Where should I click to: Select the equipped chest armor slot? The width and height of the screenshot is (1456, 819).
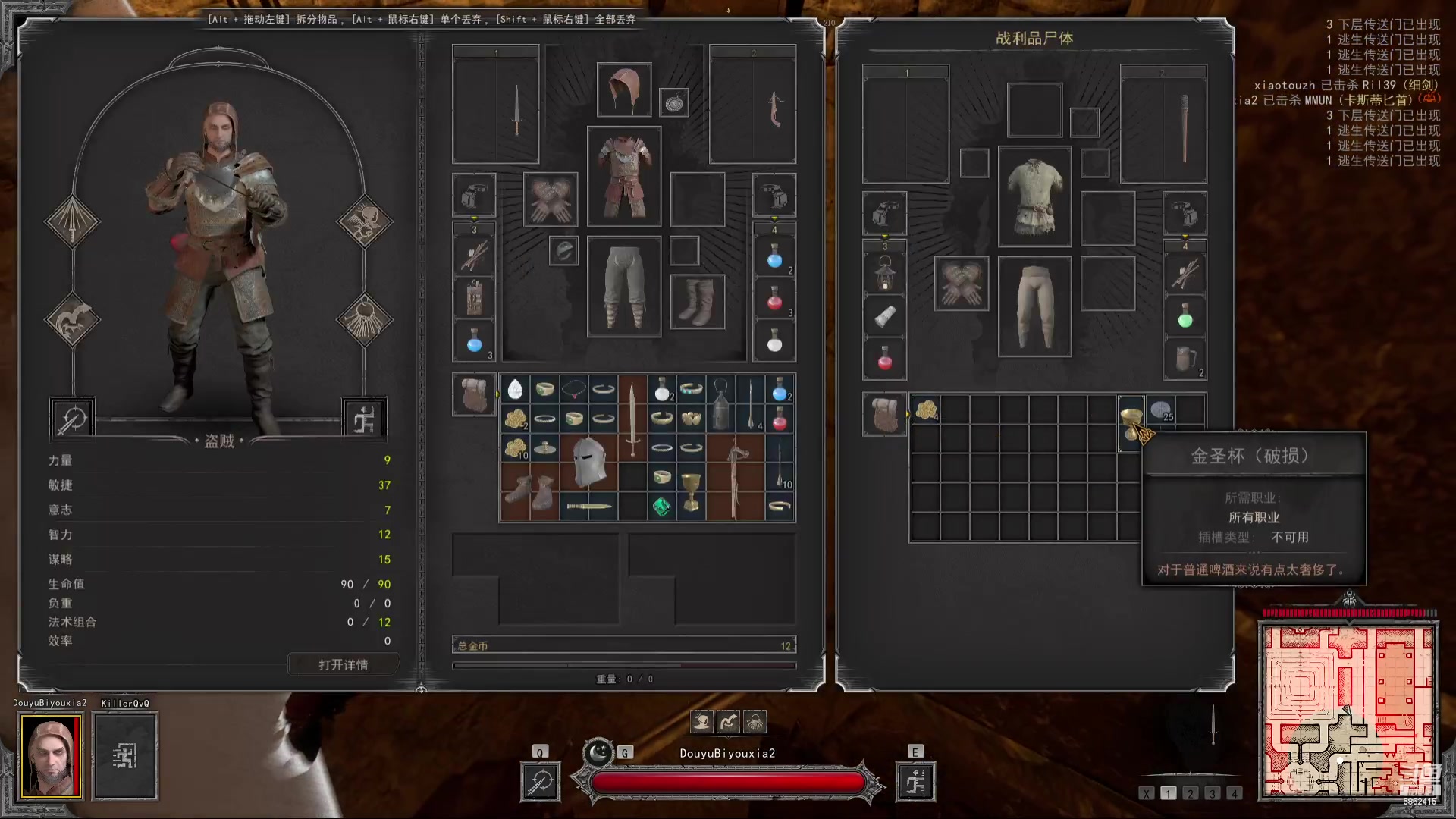623,177
